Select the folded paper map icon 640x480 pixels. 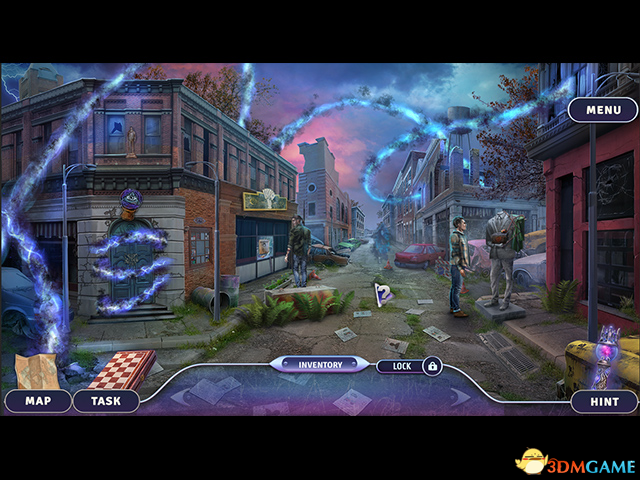click(x=37, y=370)
